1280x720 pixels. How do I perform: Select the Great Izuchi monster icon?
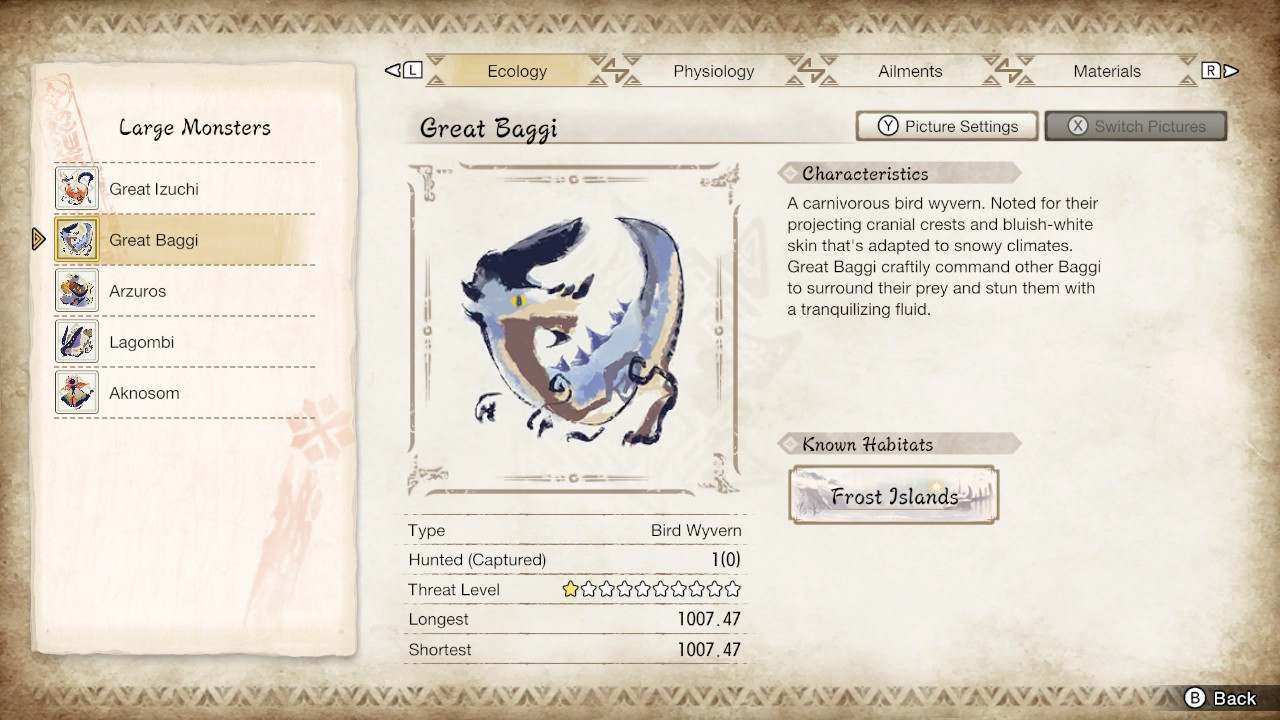point(77,188)
